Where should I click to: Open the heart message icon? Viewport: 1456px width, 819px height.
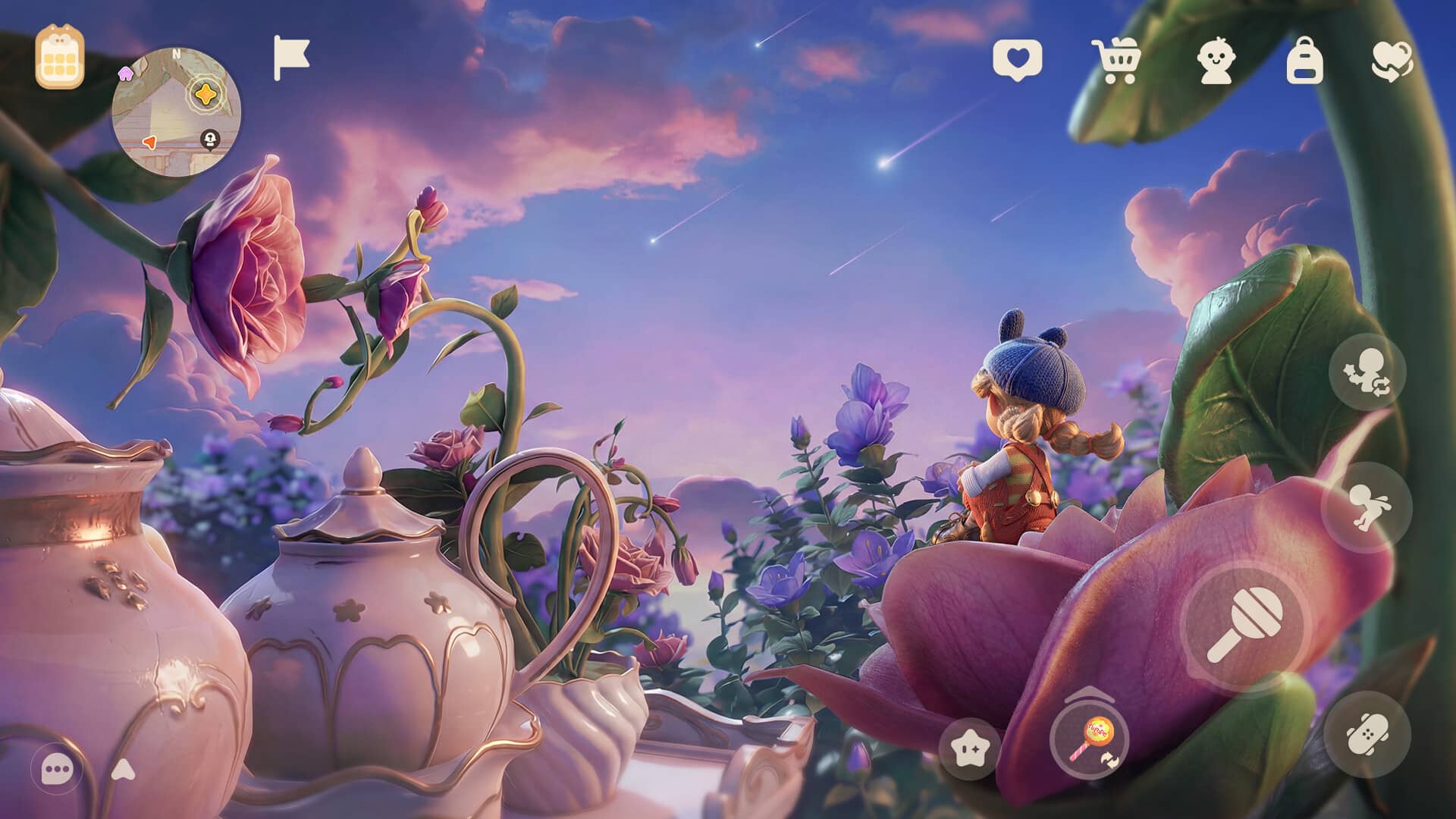click(x=1017, y=58)
